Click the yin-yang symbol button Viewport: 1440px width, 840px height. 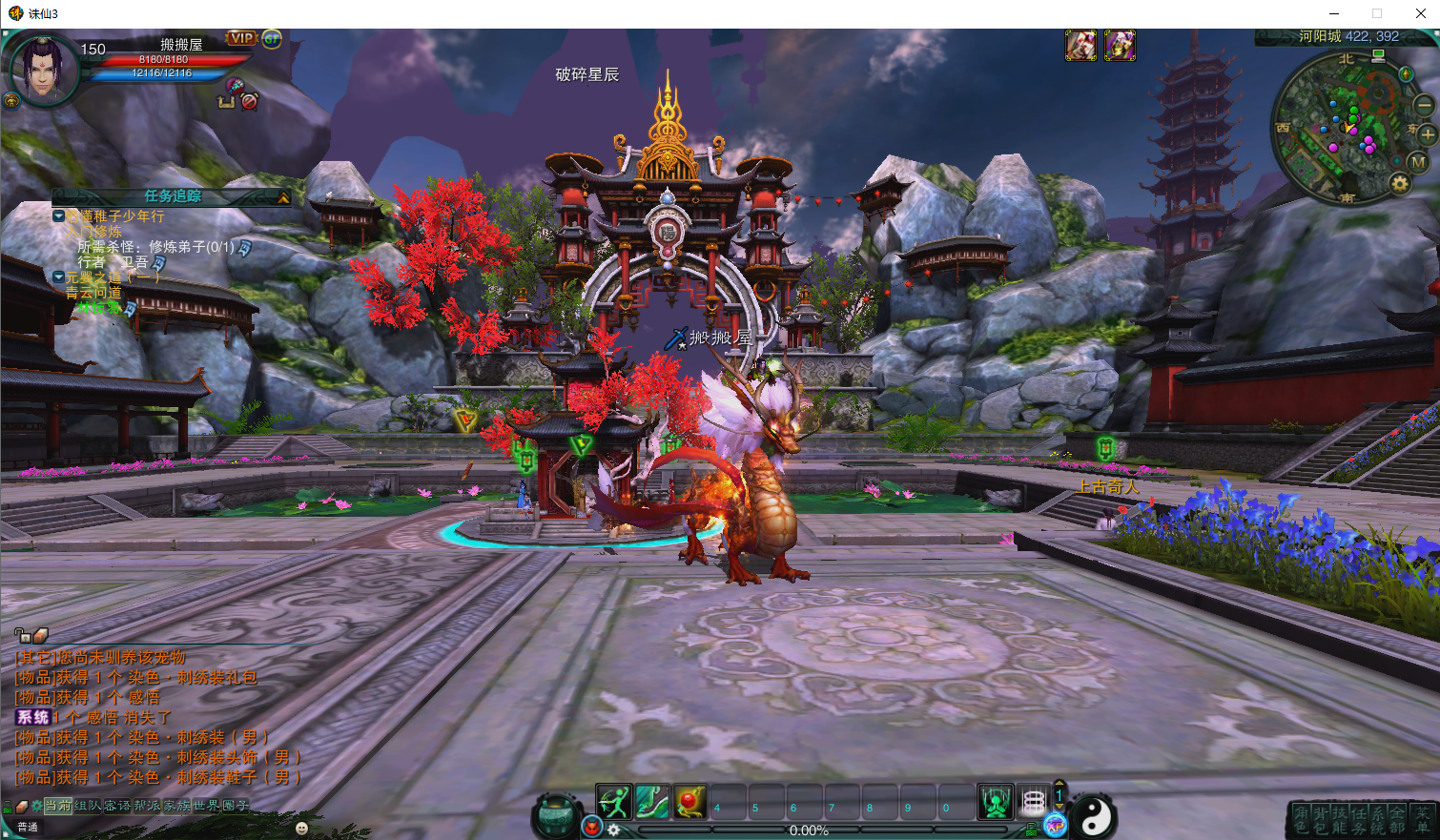point(1096,817)
